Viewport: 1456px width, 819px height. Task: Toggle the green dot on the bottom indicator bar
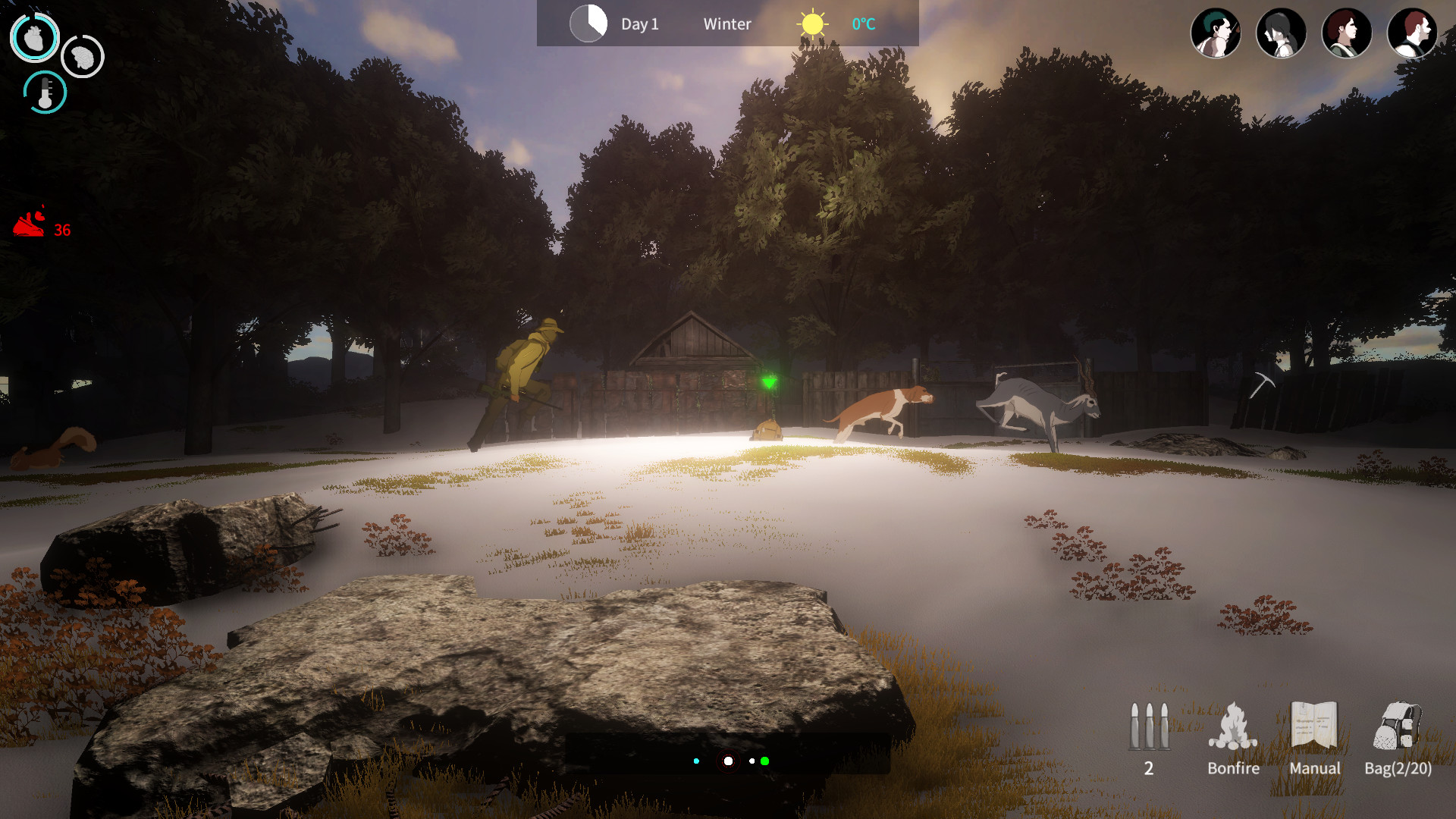coord(766,760)
